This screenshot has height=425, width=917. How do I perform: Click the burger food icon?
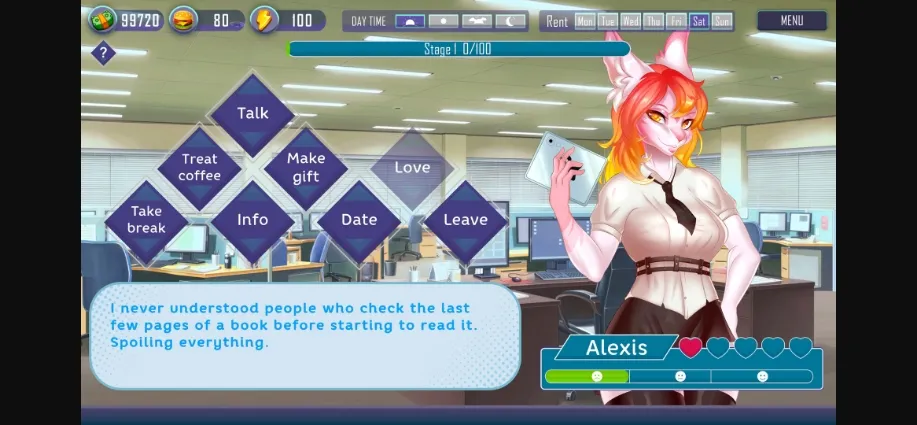click(182, 19)
